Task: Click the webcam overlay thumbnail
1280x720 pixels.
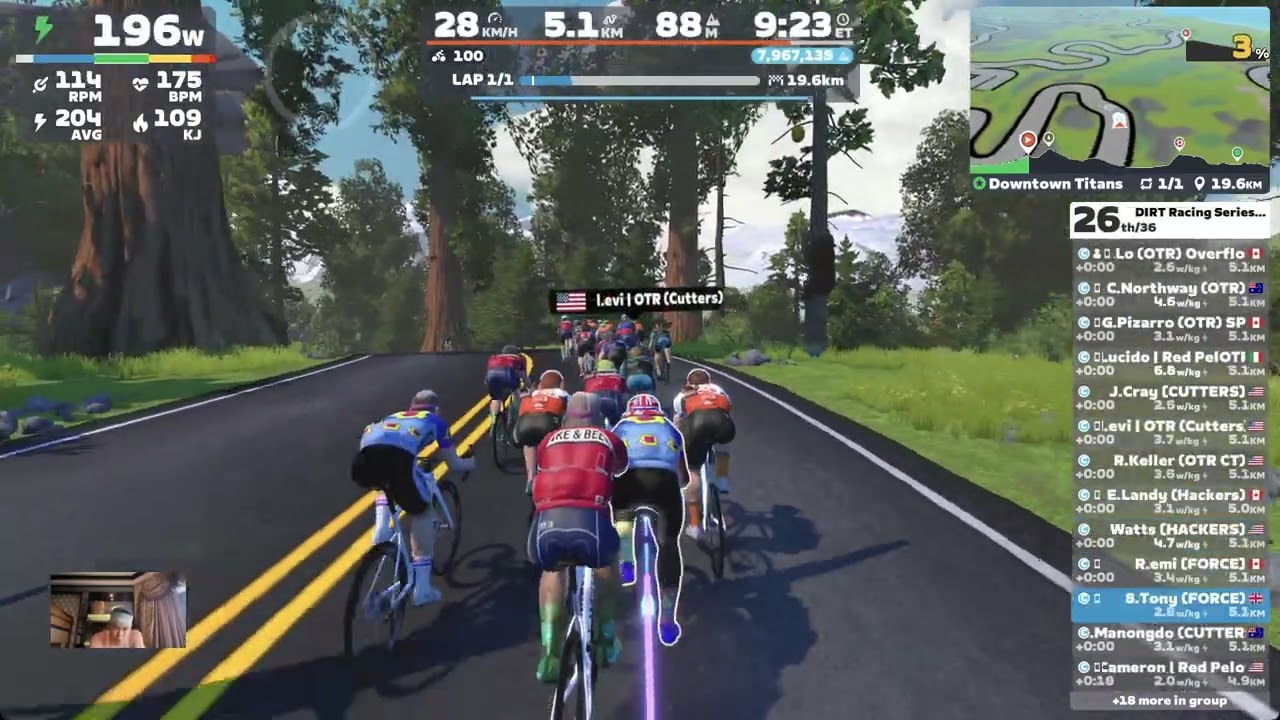Action: 118,610
